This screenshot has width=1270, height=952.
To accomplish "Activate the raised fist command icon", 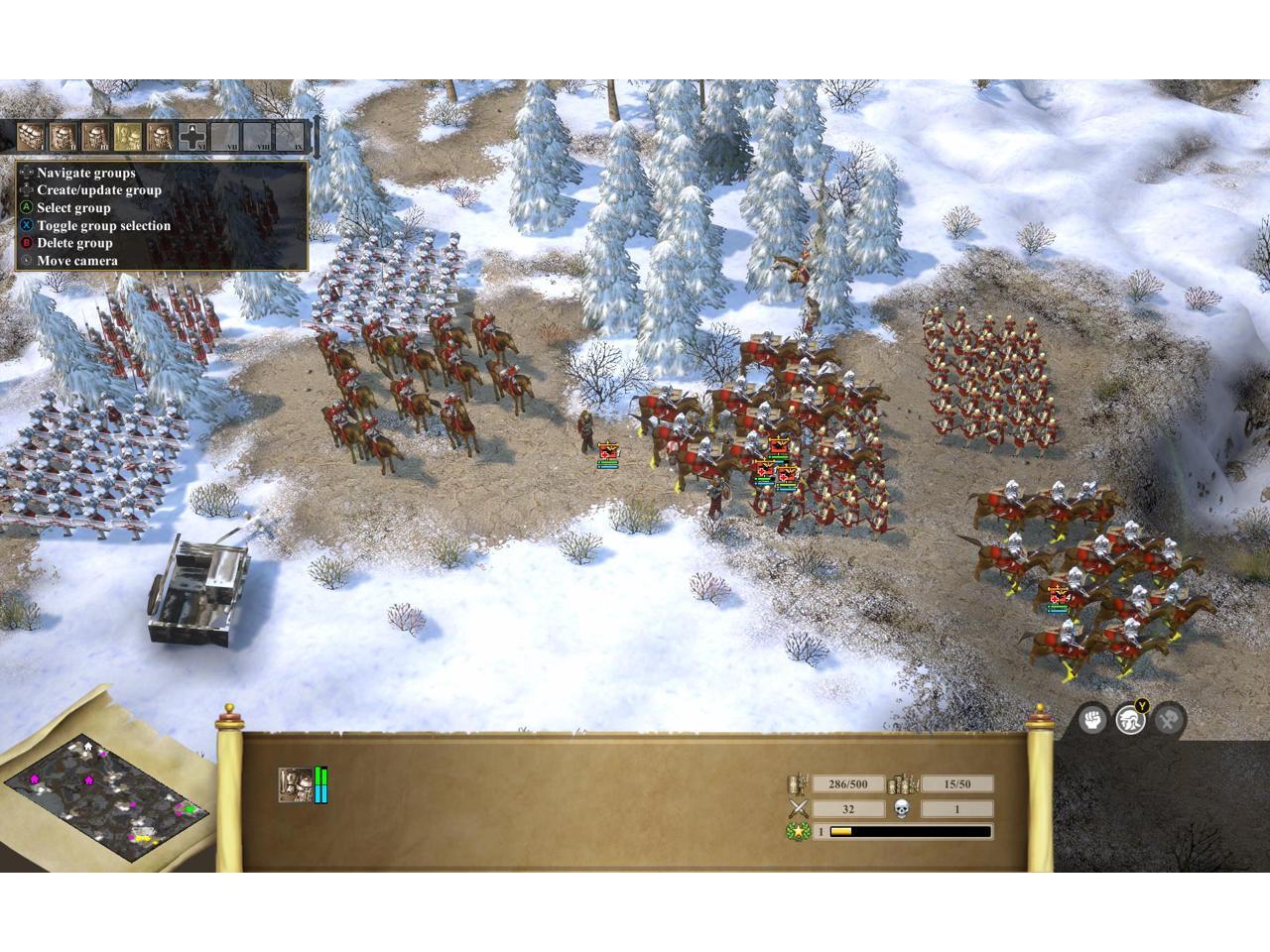I will tap(1092, 719).
